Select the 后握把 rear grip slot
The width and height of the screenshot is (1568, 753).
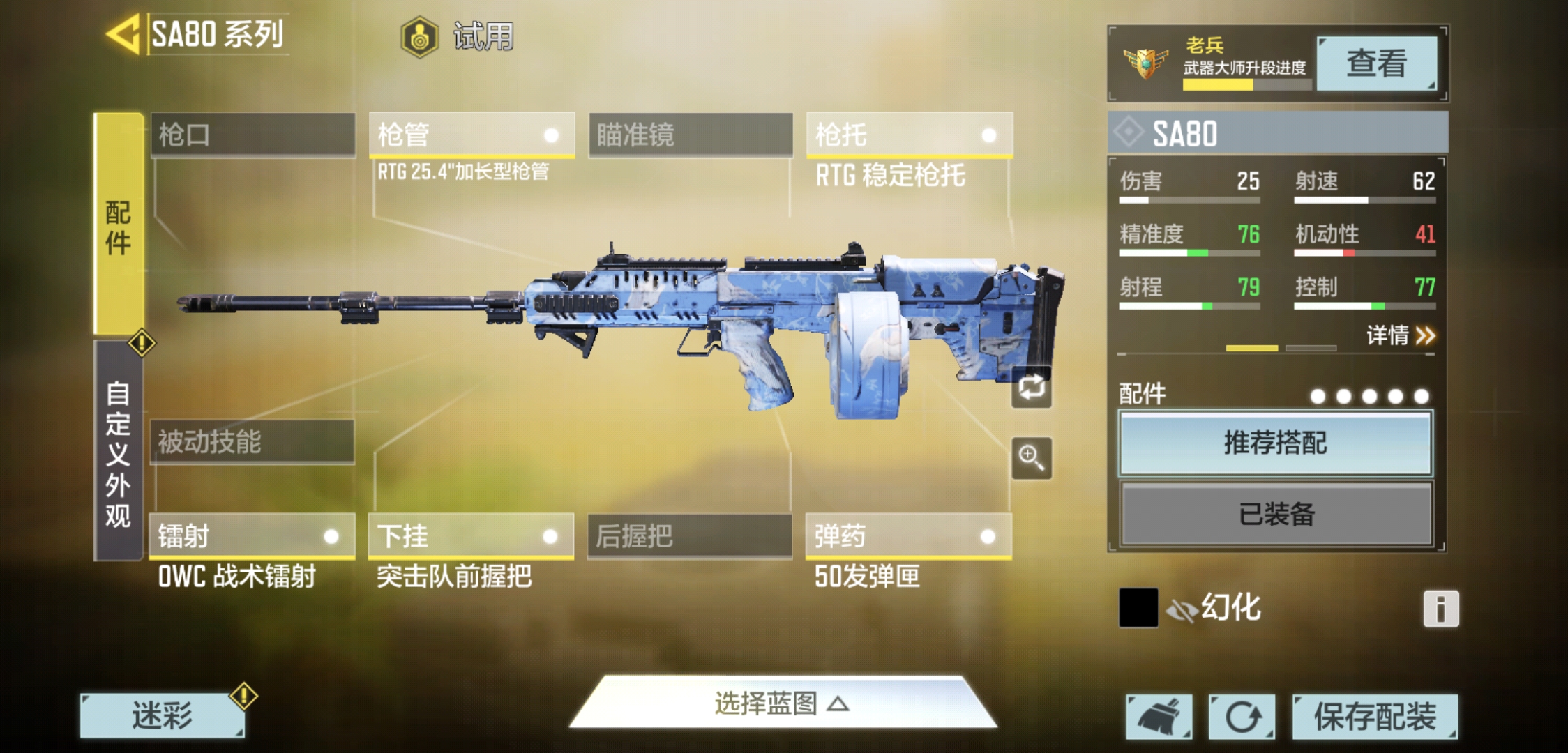(x=689, y=535)
